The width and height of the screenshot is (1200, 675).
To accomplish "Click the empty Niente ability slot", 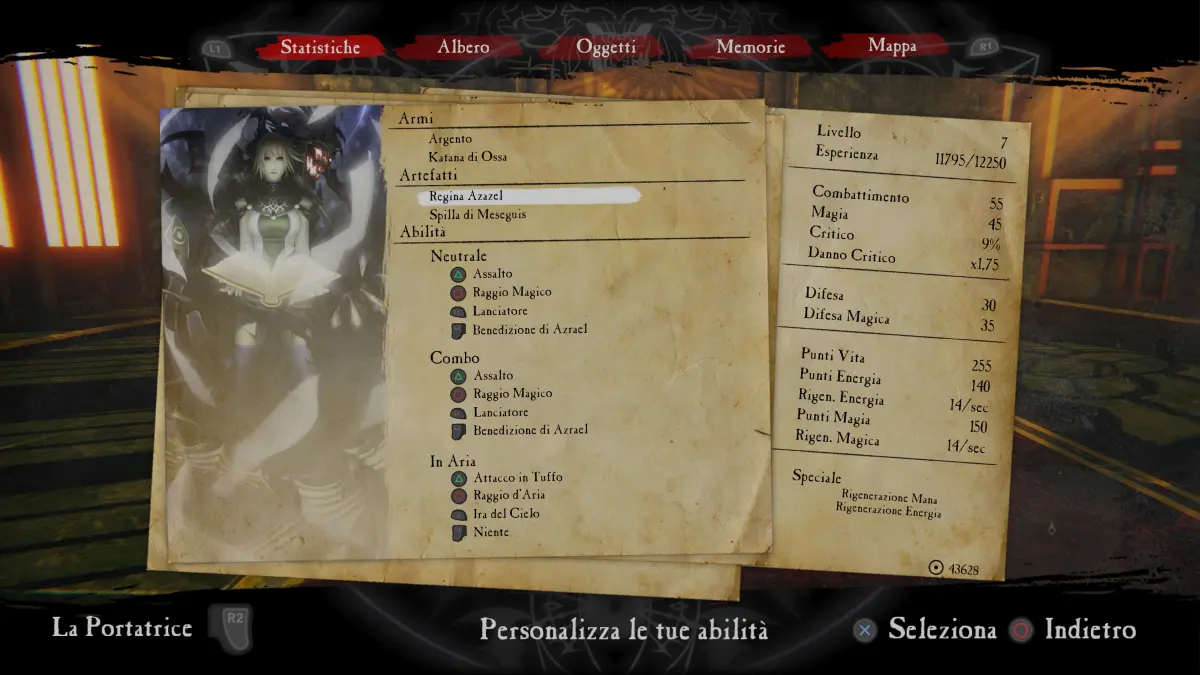I will [x=491, y=532].
